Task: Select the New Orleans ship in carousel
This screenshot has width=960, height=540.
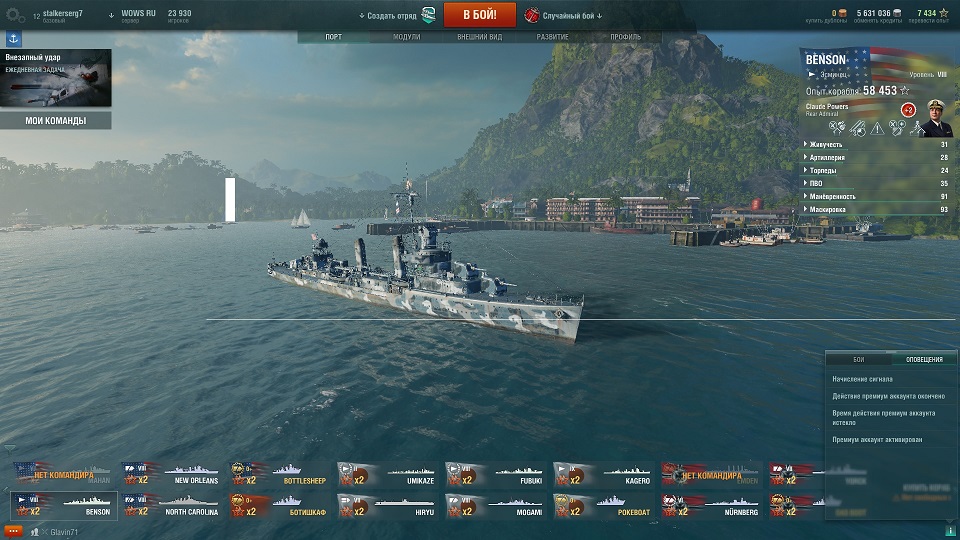Action: coord(171,473)
